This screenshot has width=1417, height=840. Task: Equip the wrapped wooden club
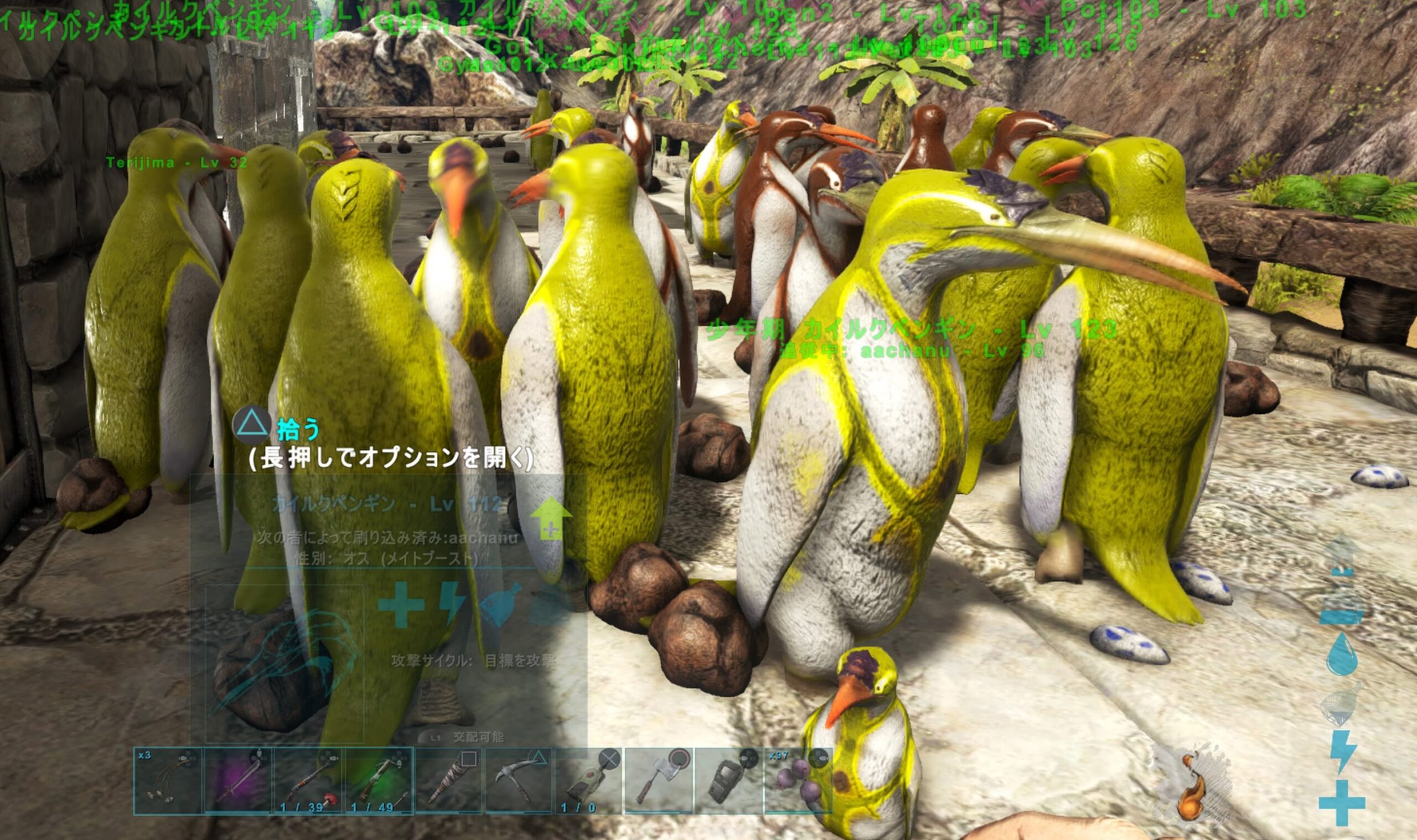(x=449, y=781)
